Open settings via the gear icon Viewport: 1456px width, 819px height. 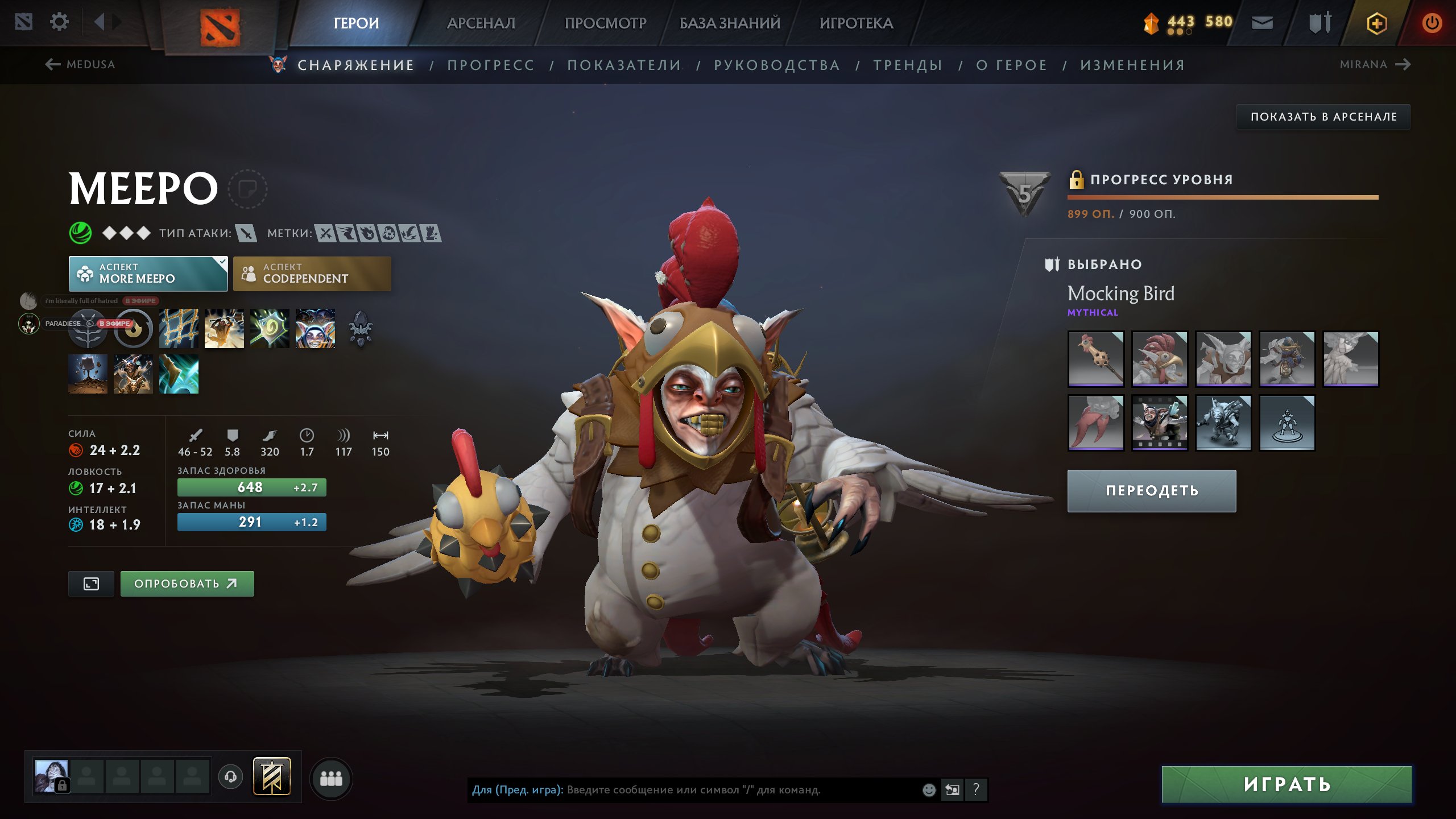click(x=59, y=22)
